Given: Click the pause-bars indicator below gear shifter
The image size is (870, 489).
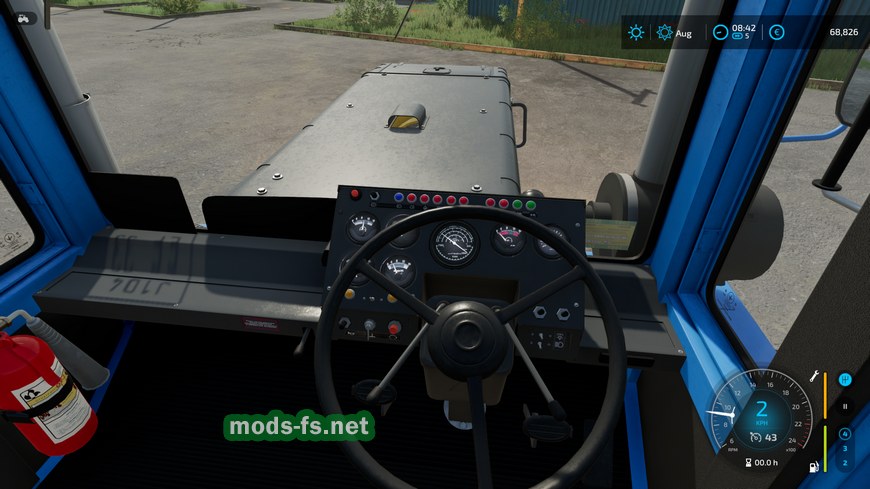Looking at the screenshot, I should (x=845, y=406).
